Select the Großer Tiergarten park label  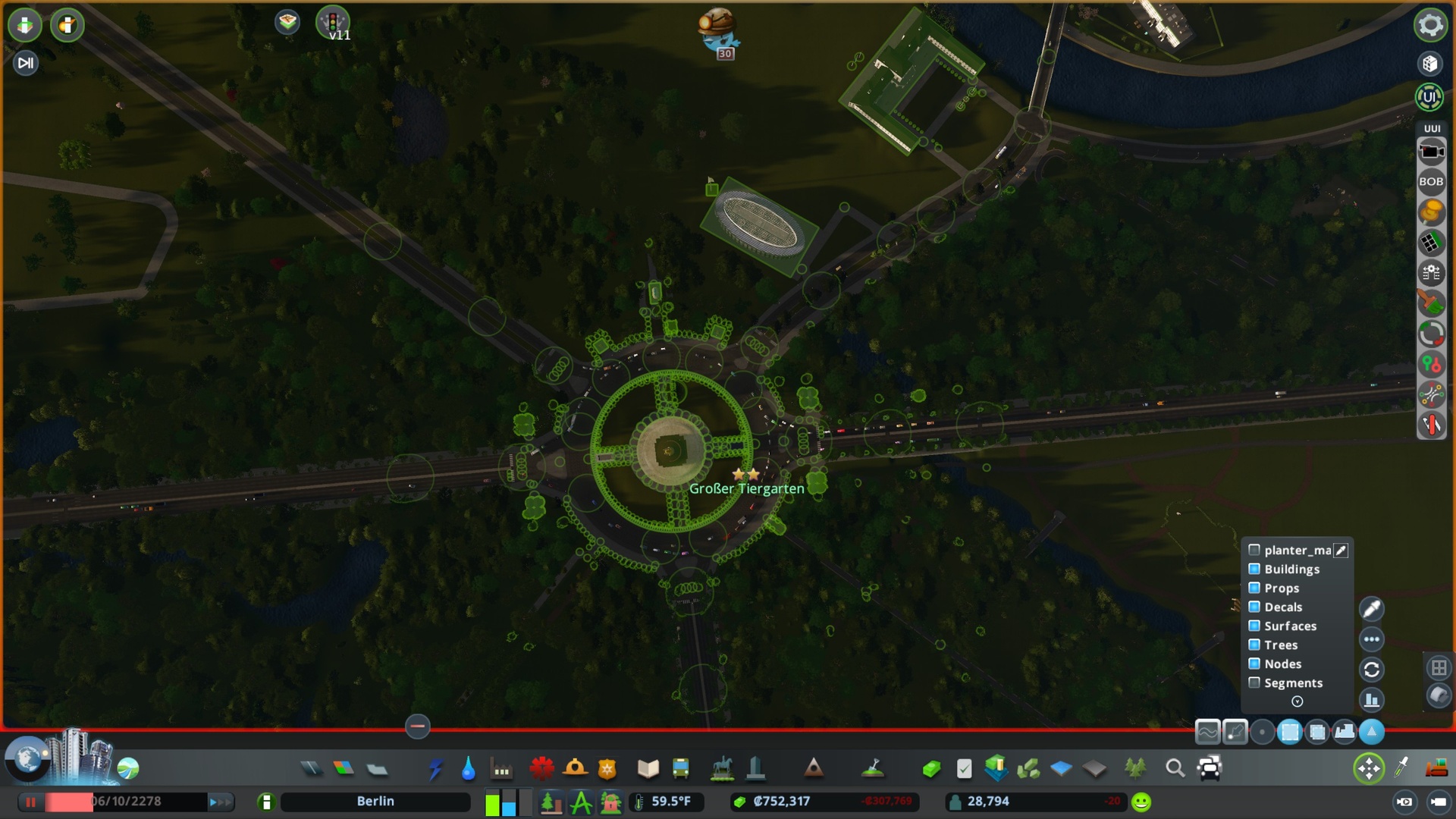(x=747, y=488)
